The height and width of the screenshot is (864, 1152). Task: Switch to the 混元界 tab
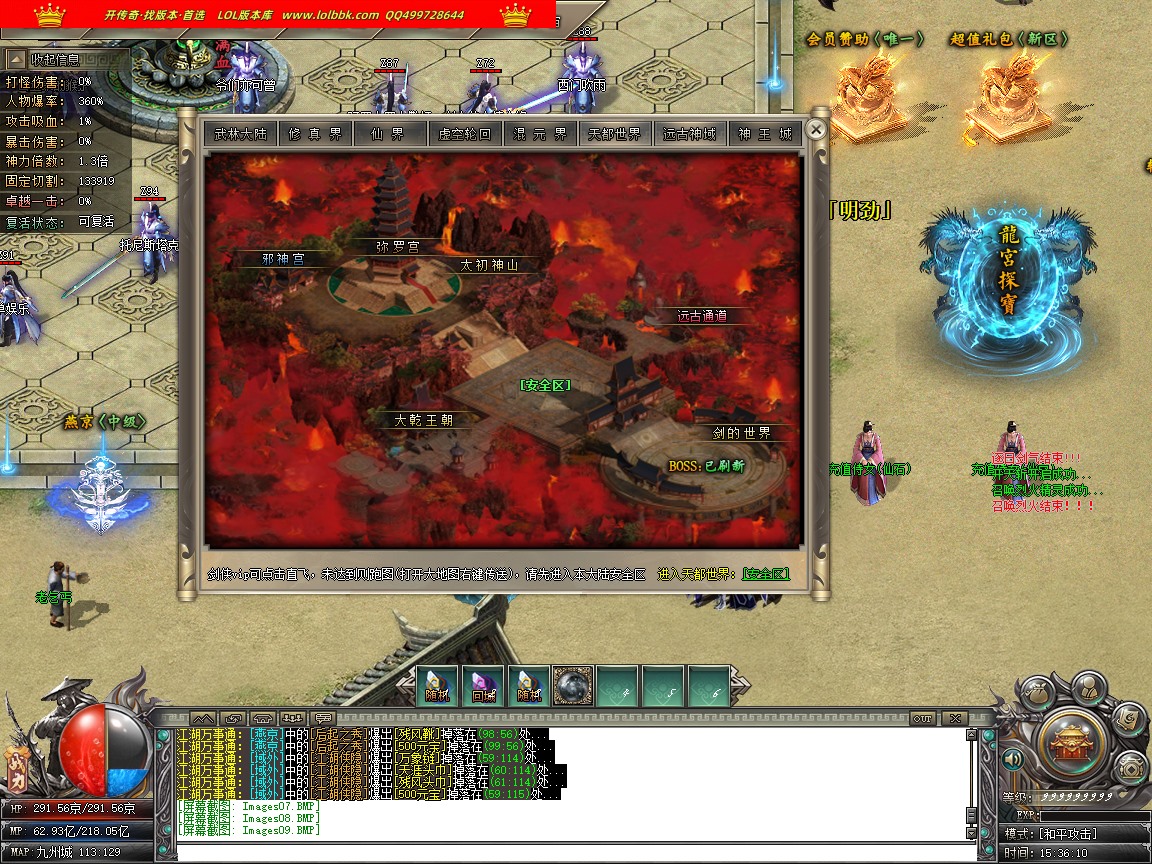tap(540, 134)
